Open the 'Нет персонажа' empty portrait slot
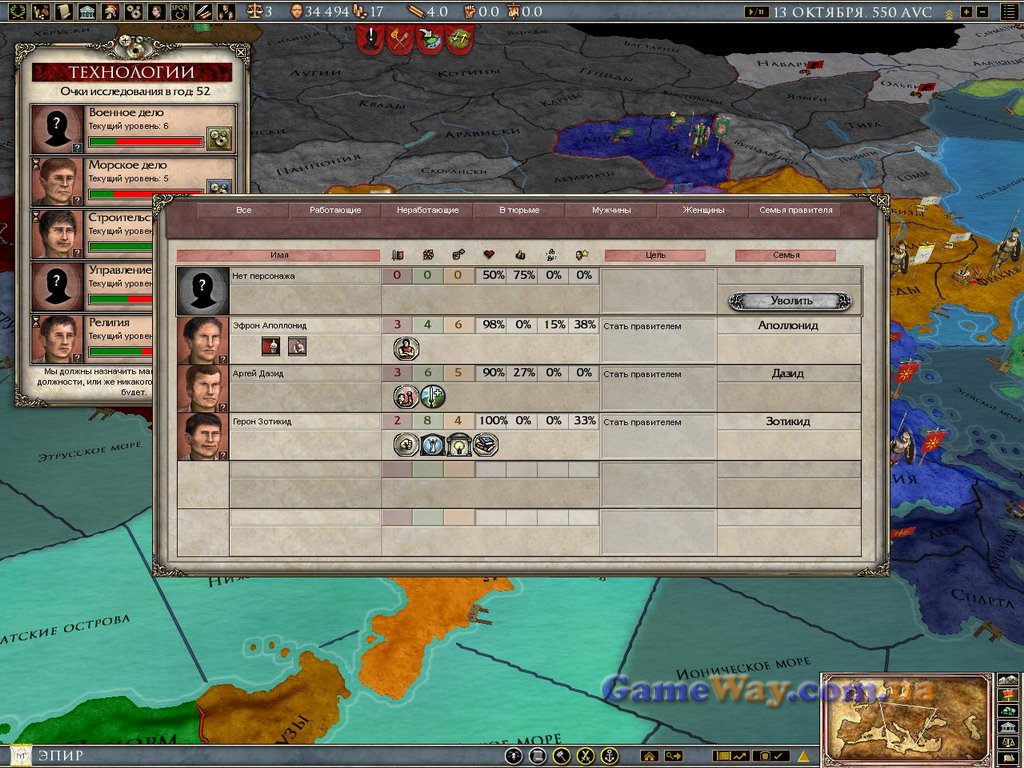 tap(203, 291)
